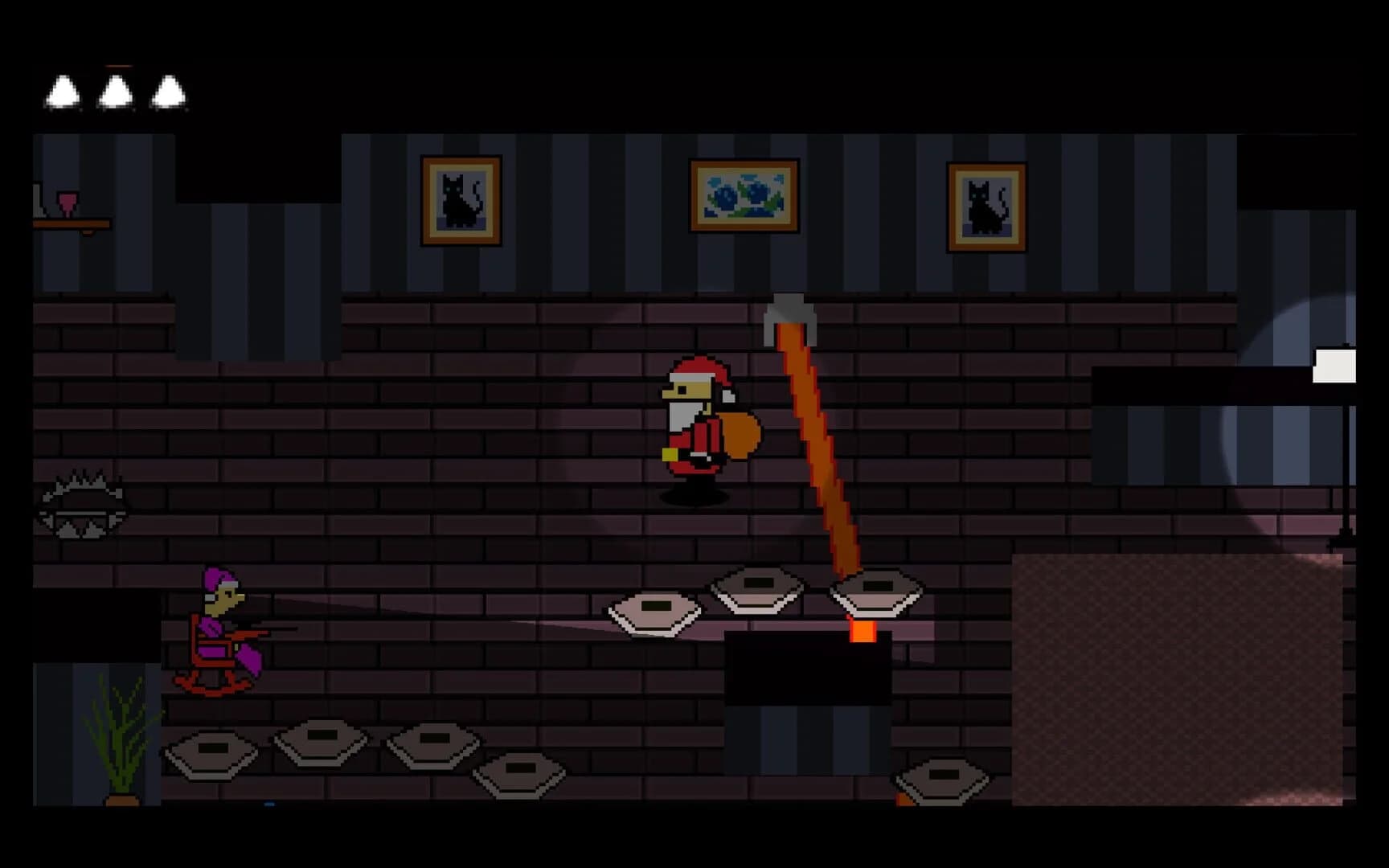Click the second bell life icon
Screen dimensions: 1389x868
coord(115,90)
